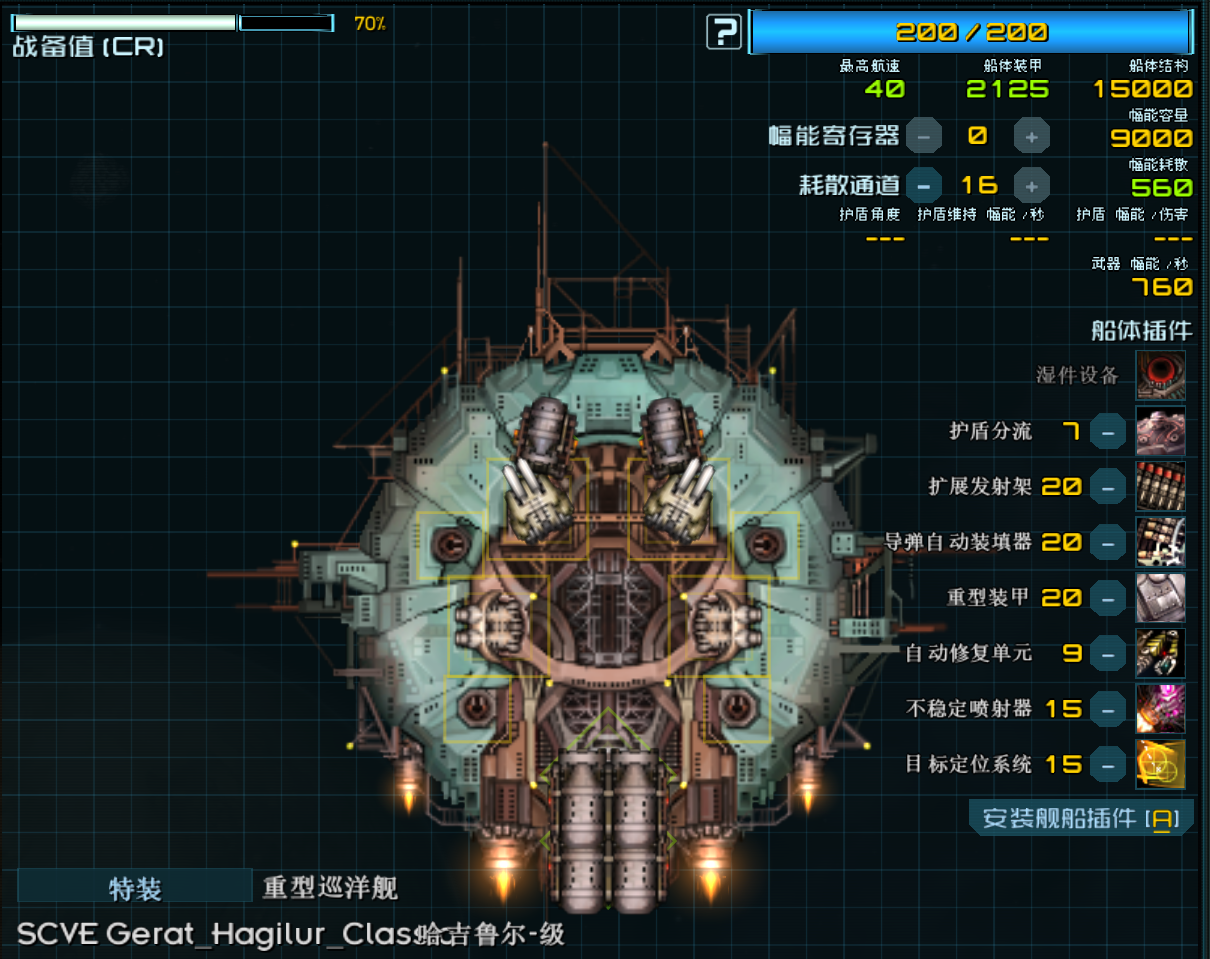The height and width of the screenshot is (959, 1210).
Task: Open the 特装 variant name field
Action: coord(135,887)
